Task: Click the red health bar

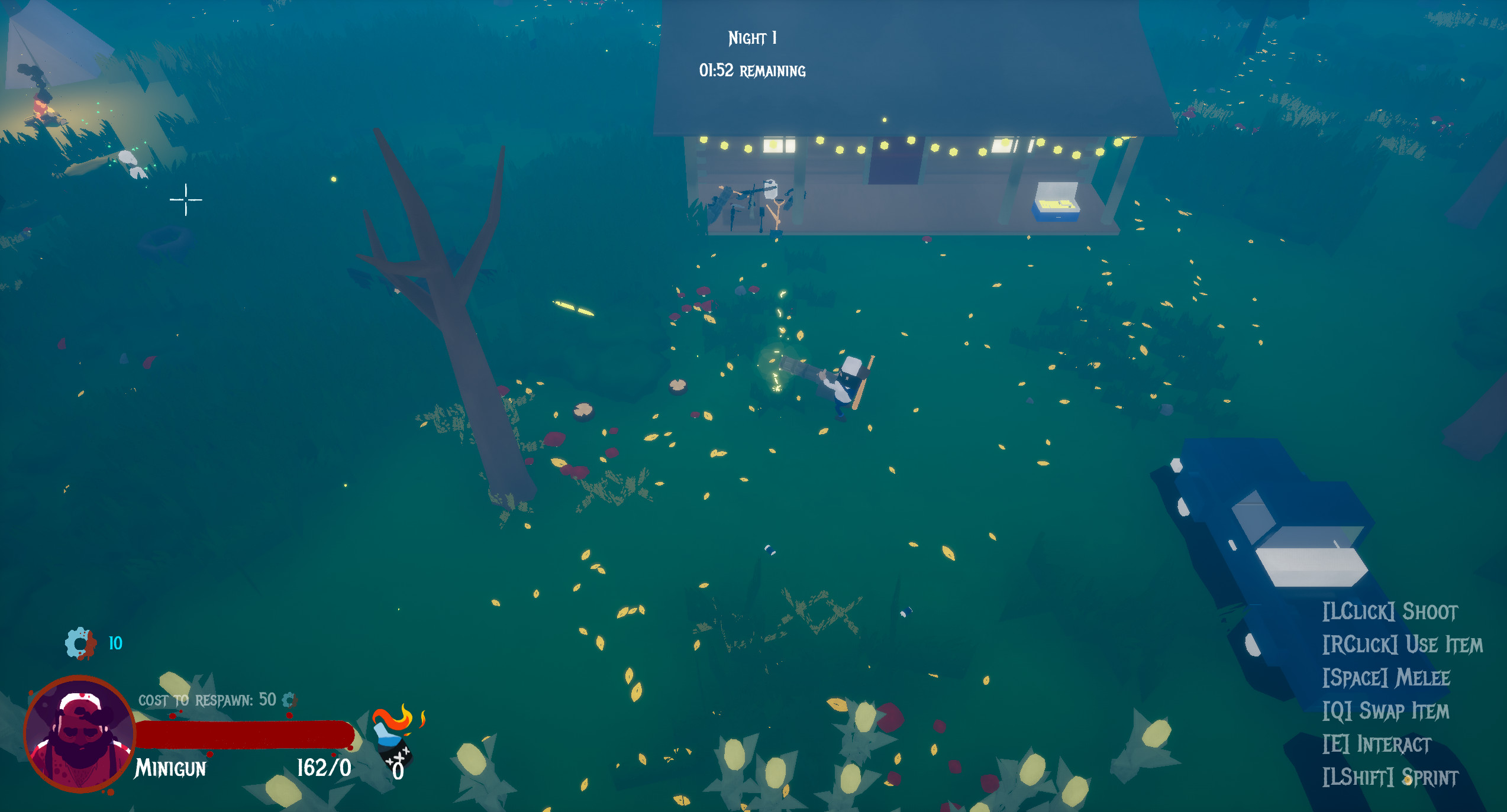Action: 243,735
